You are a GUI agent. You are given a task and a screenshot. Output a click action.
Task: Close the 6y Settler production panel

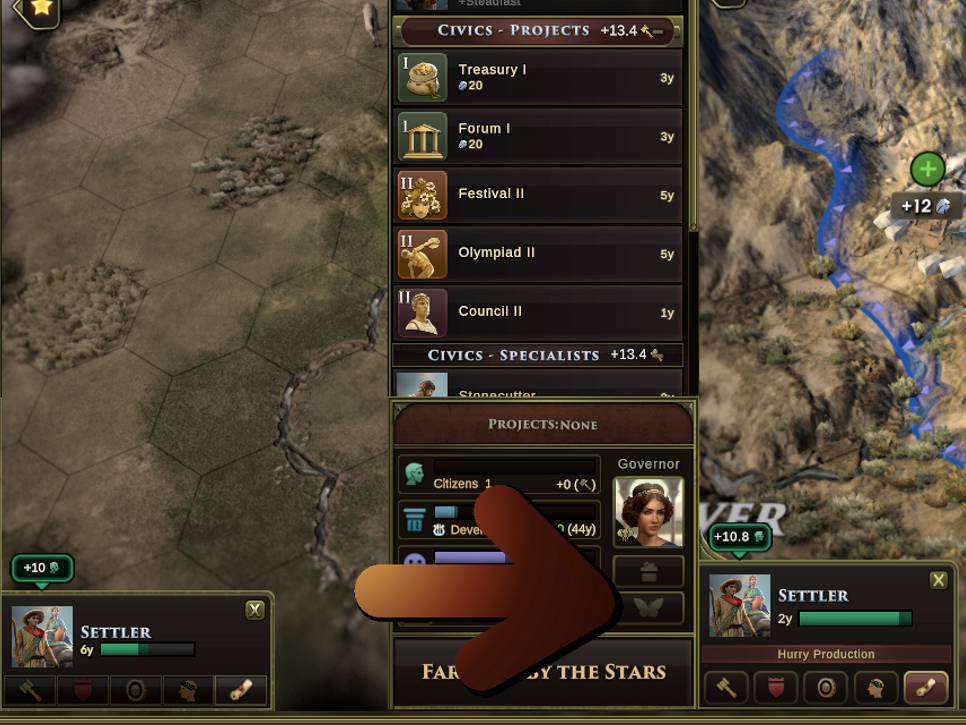tap(255, 610)
